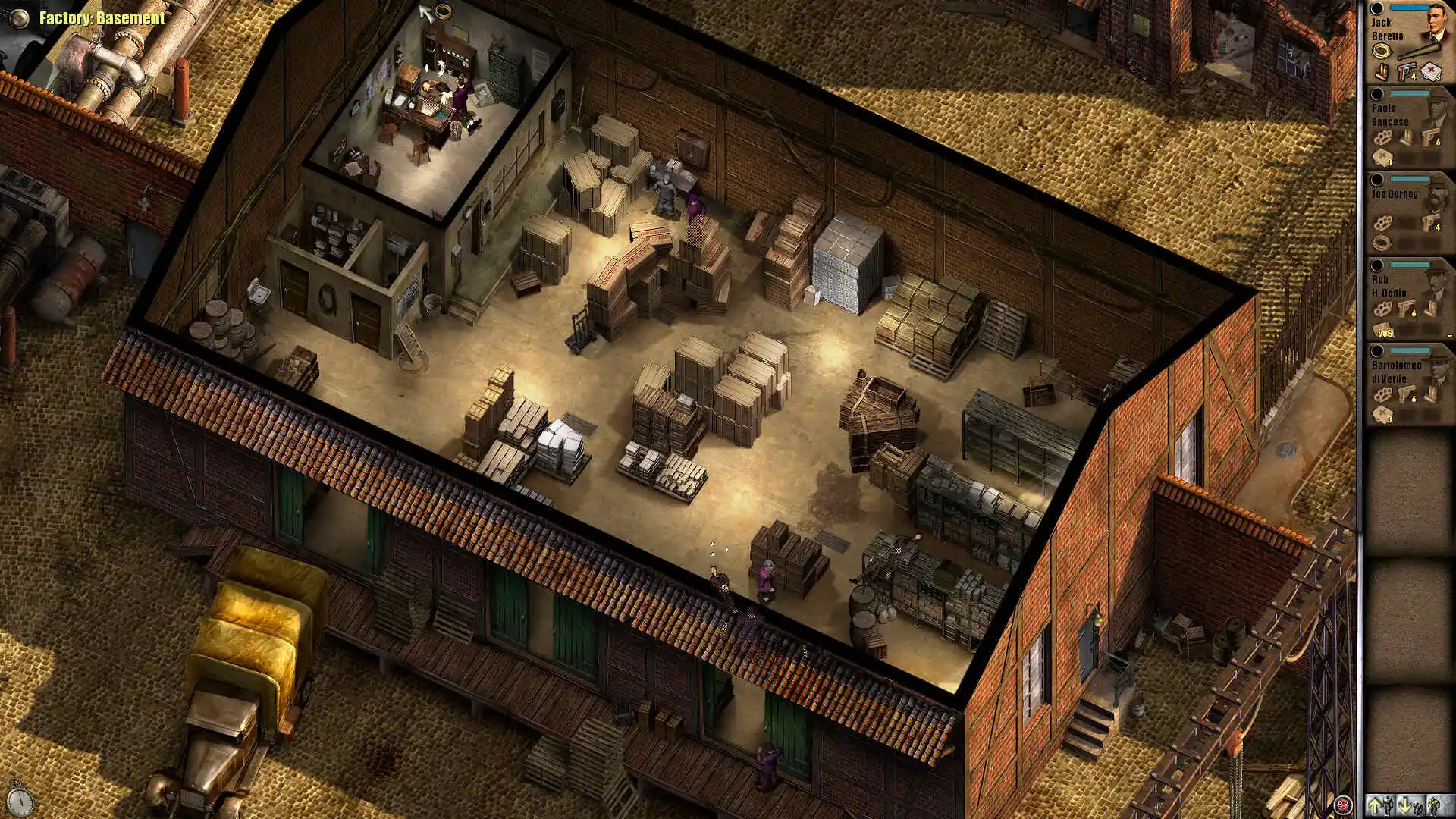1456x819 pixels.
Task: Select Paolo Sancese's portrait
Action: (x=1435, y=110)
